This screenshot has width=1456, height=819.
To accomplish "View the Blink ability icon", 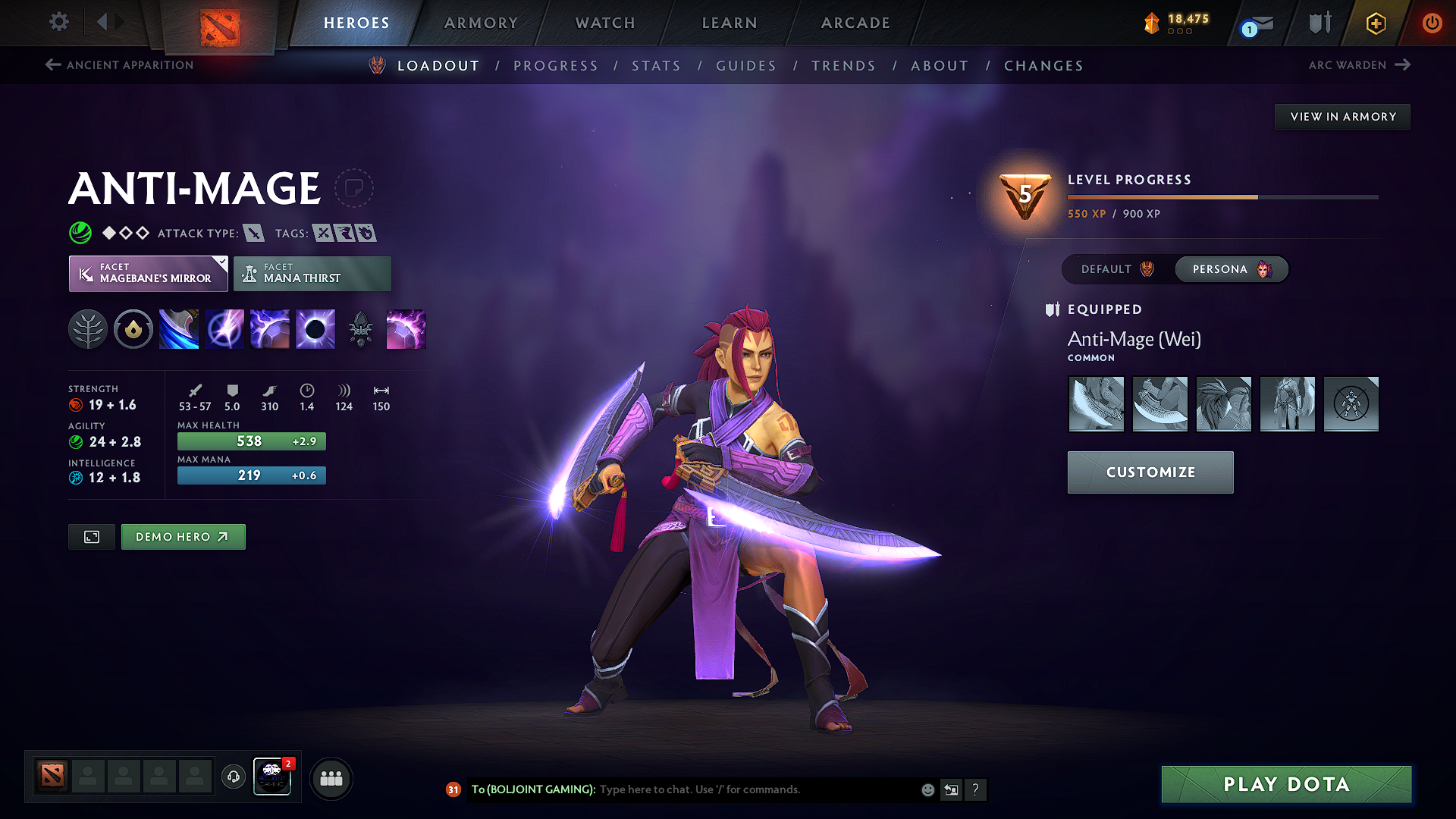I will (x=224, y=329).
